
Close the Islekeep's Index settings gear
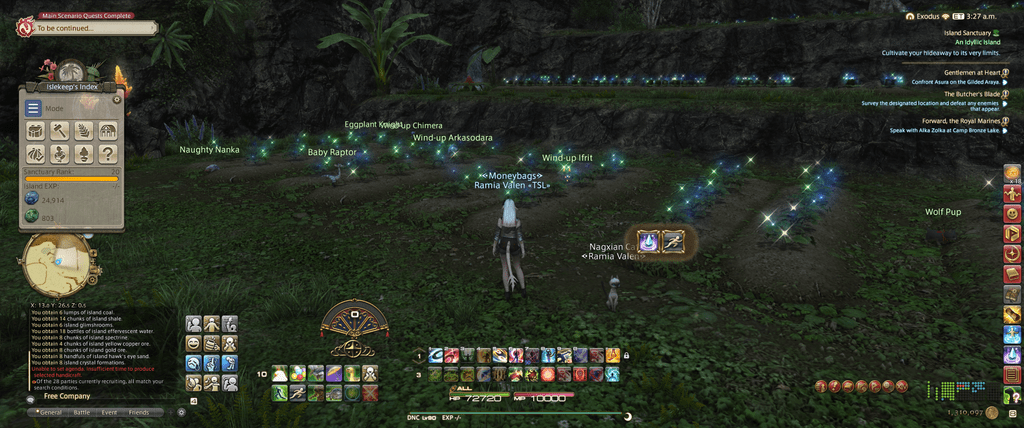coord(117,99)
